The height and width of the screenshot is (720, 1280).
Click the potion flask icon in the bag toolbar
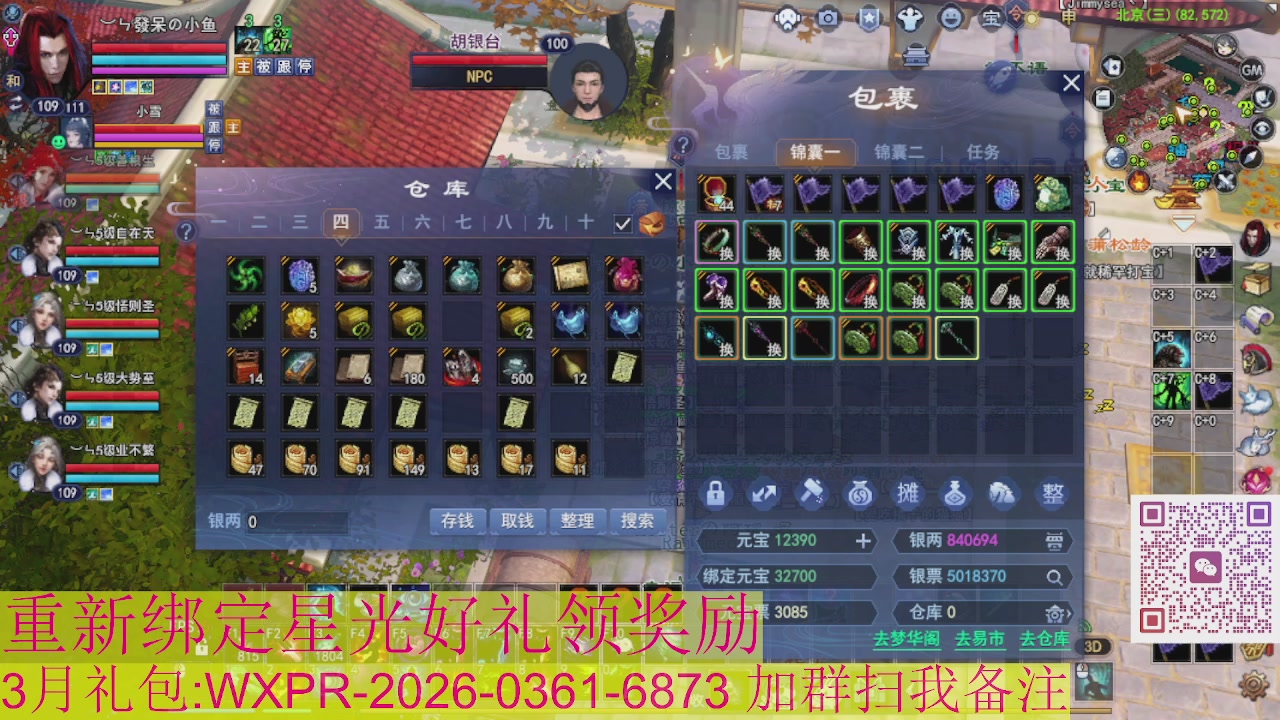coord(955,495)
